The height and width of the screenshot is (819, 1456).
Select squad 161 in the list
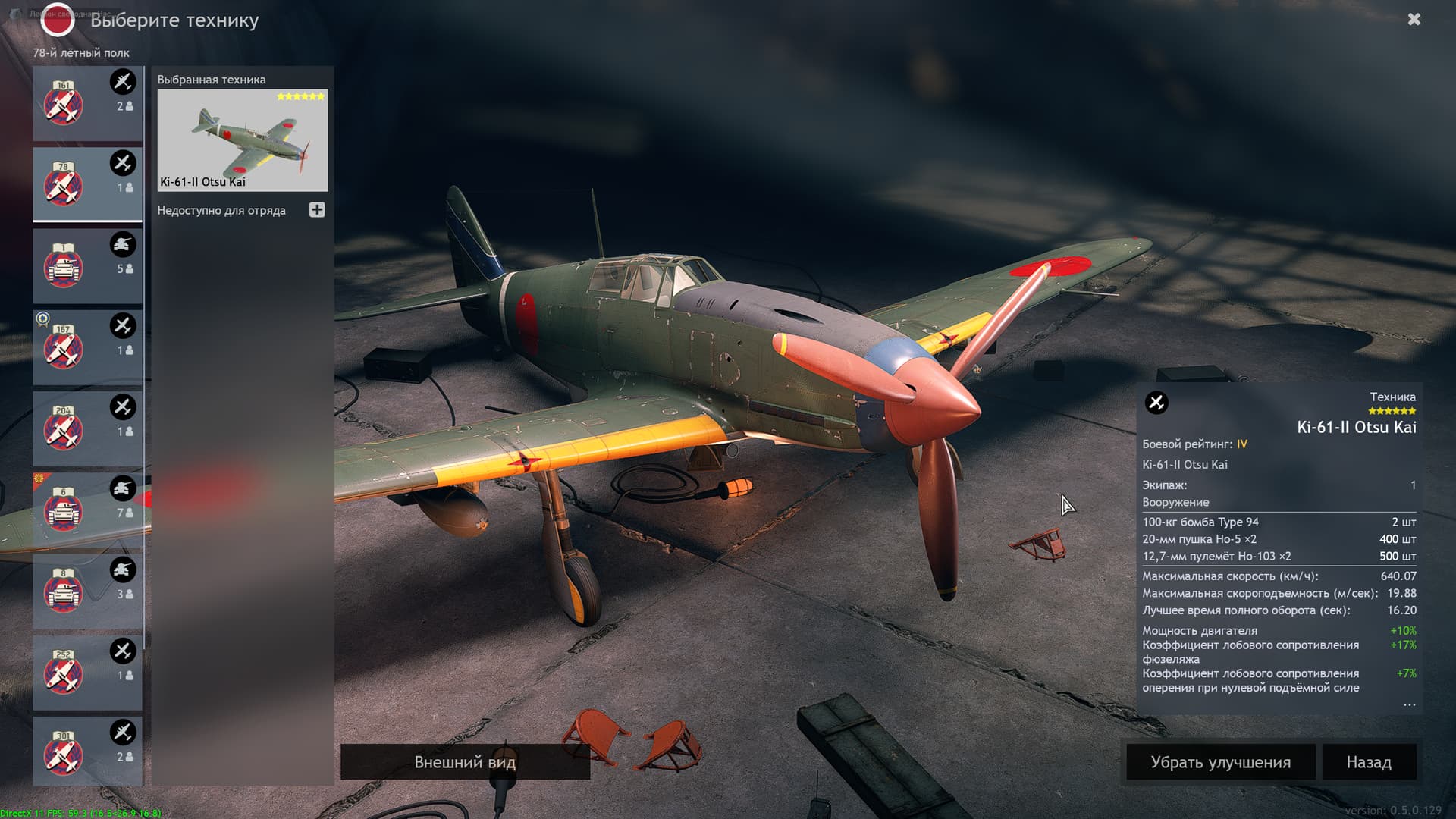[x=87, y=104]
